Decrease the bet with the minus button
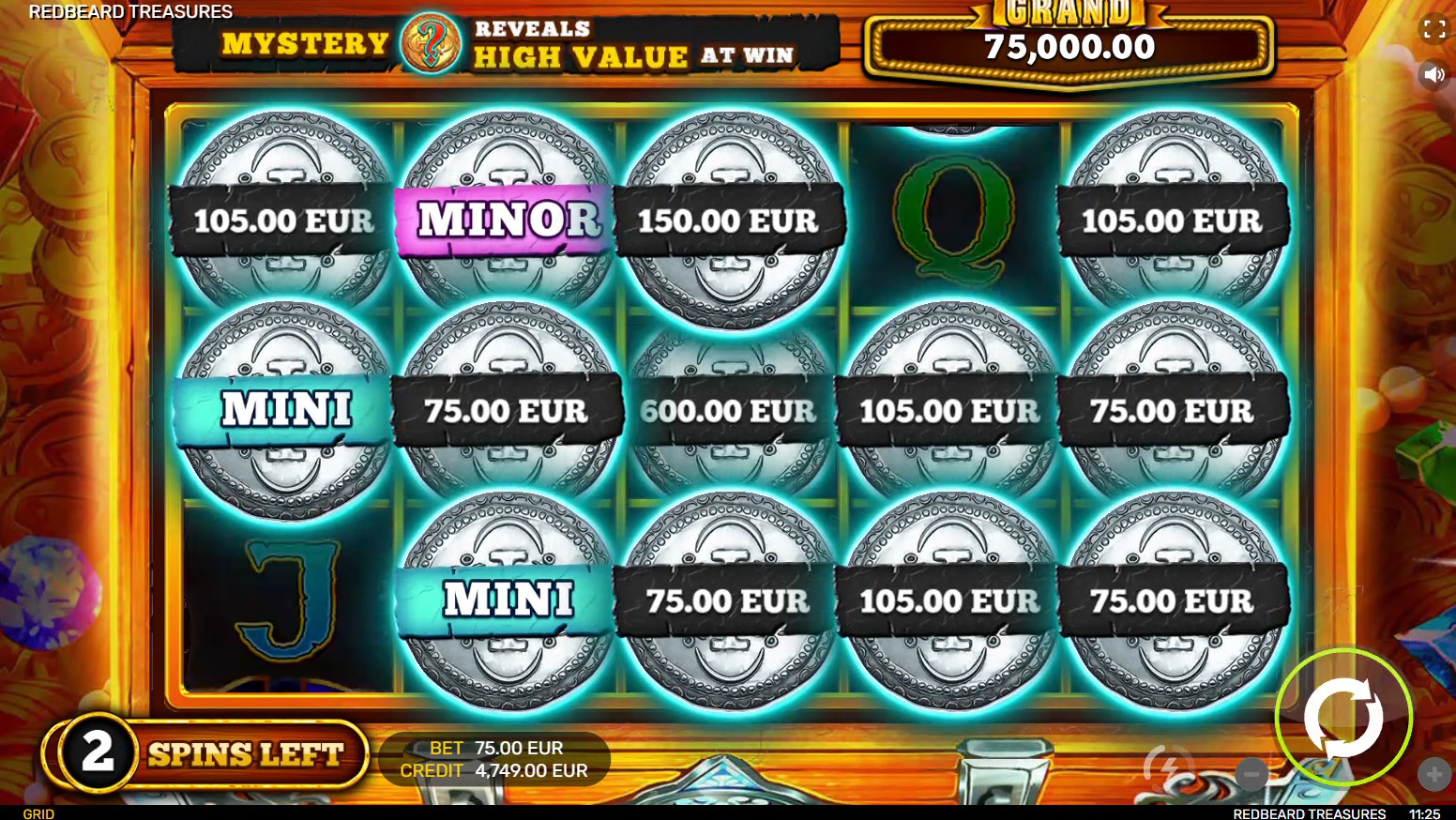 1252,774
